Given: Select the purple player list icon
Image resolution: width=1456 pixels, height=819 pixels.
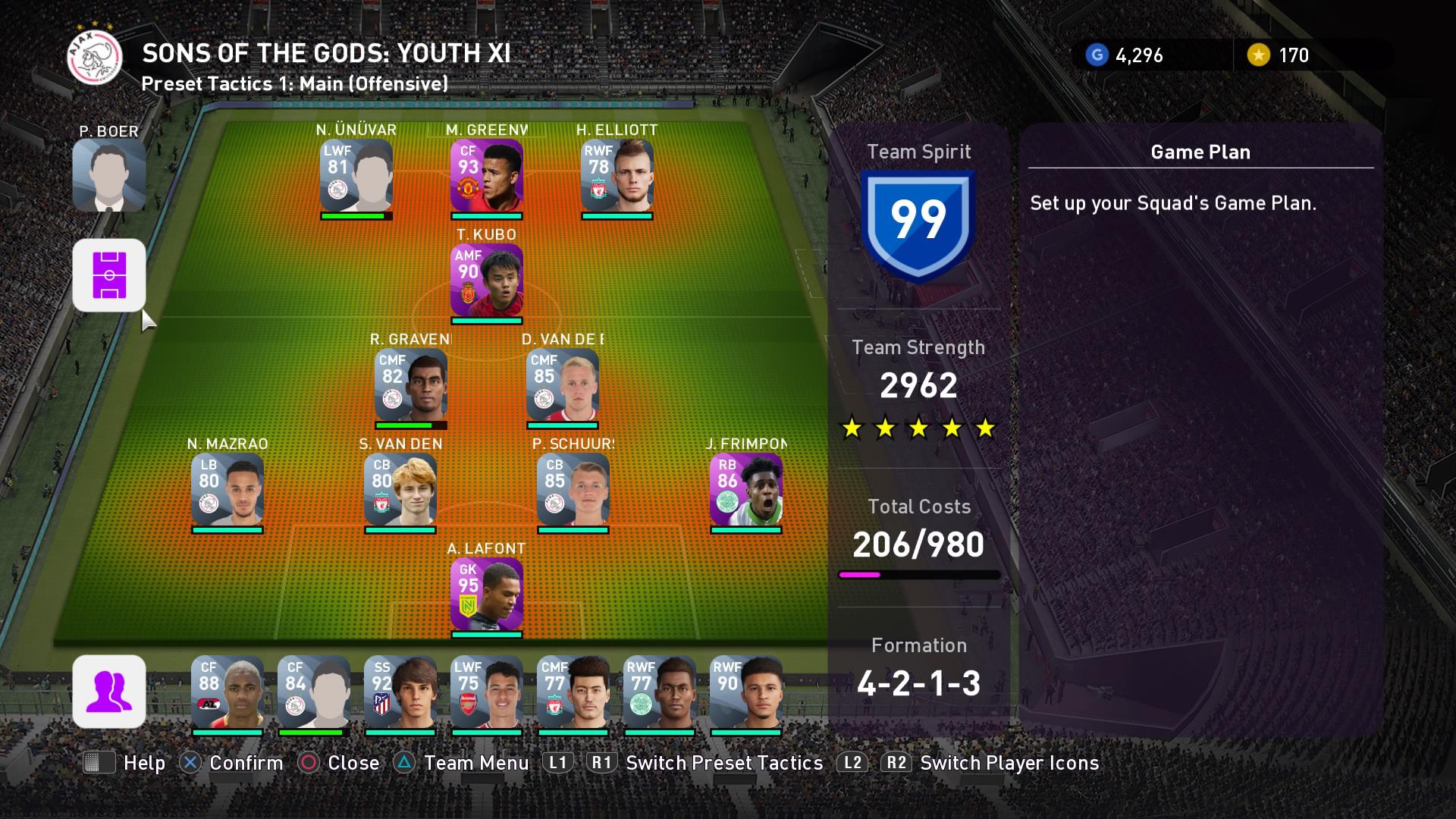Looking at the screenshot, I should click(x=109, y=692).
